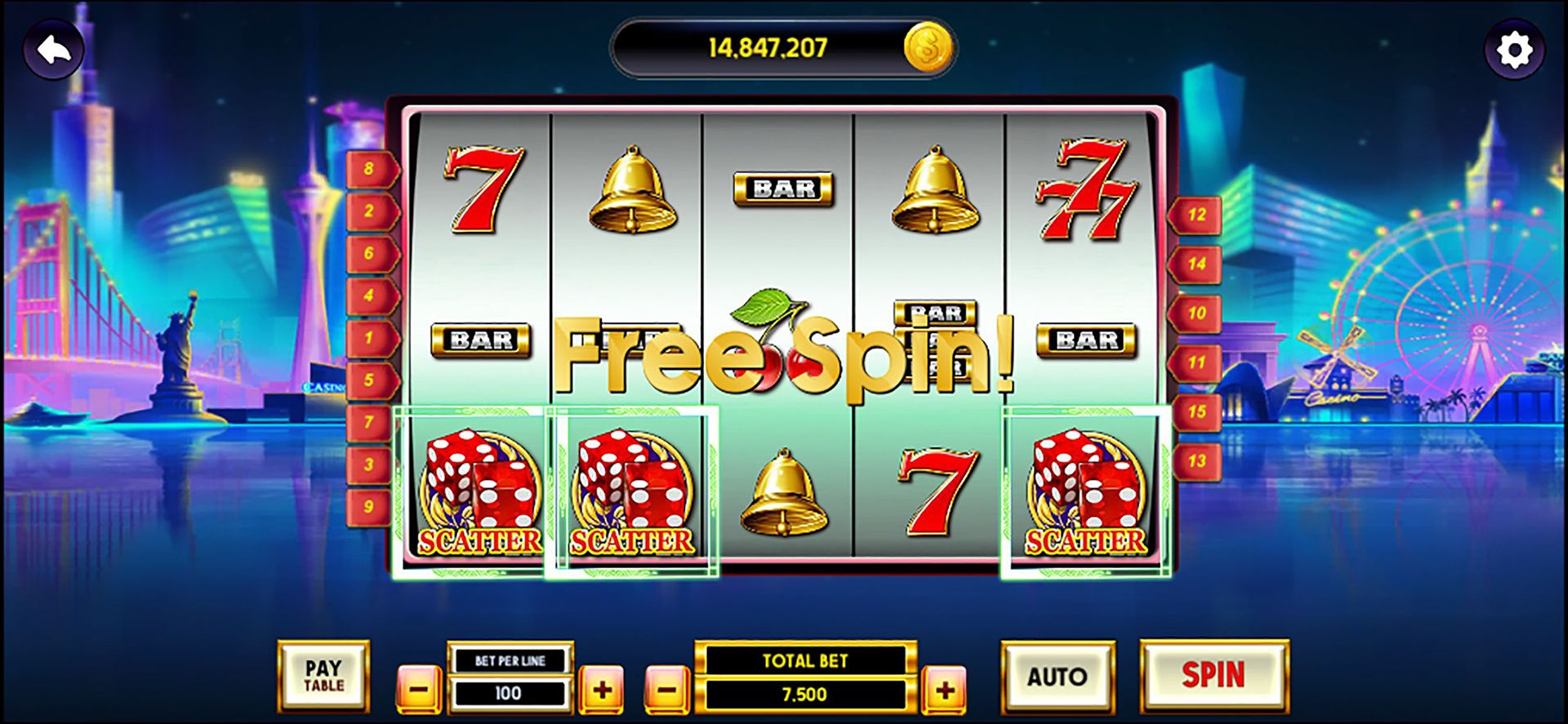This screenshot has width=1568, height=724.
Task: Select payline marker number 8
Action: click(x=370, y=169)
